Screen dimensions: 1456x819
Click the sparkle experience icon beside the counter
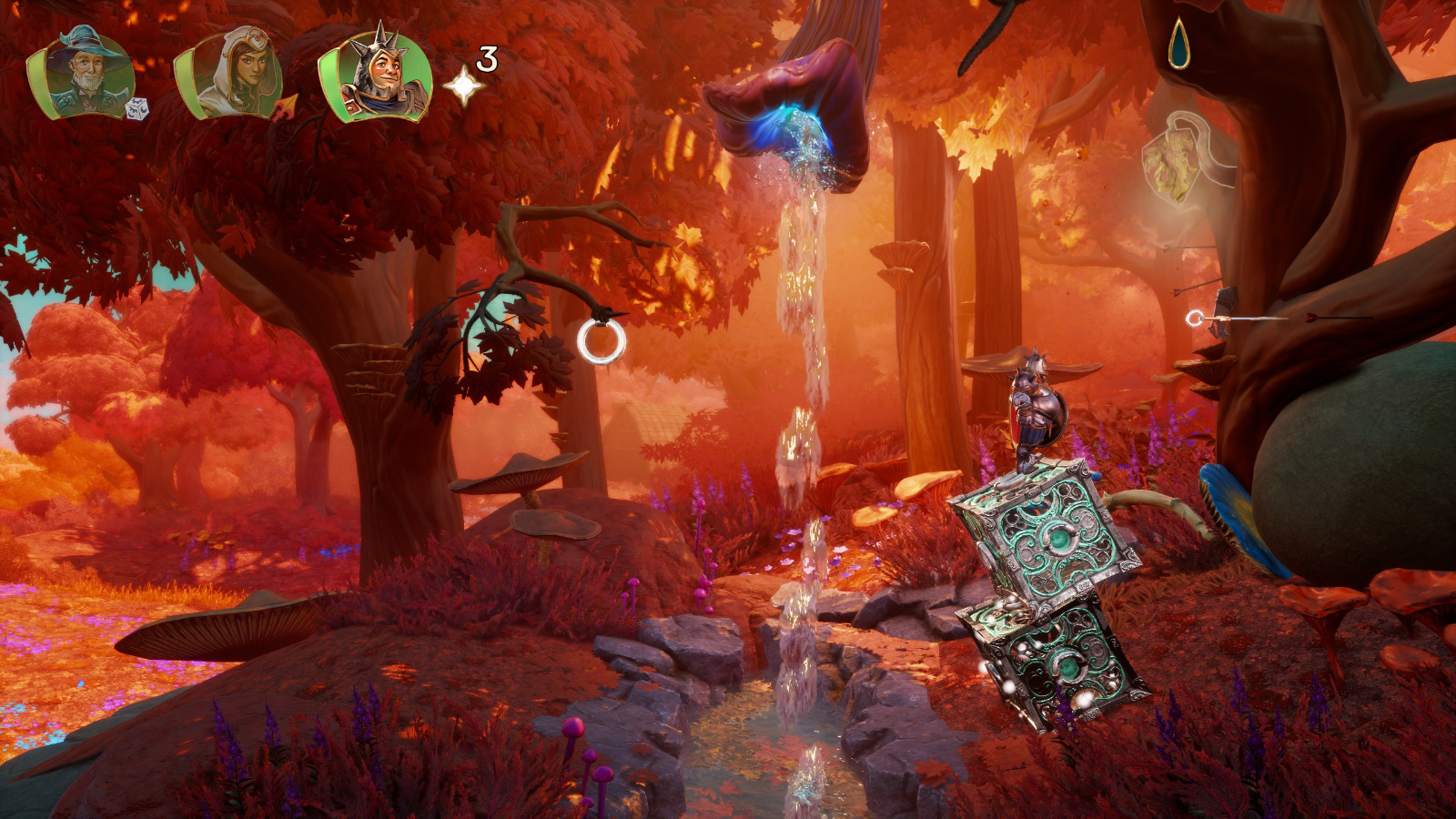click(x=464, y=86)
